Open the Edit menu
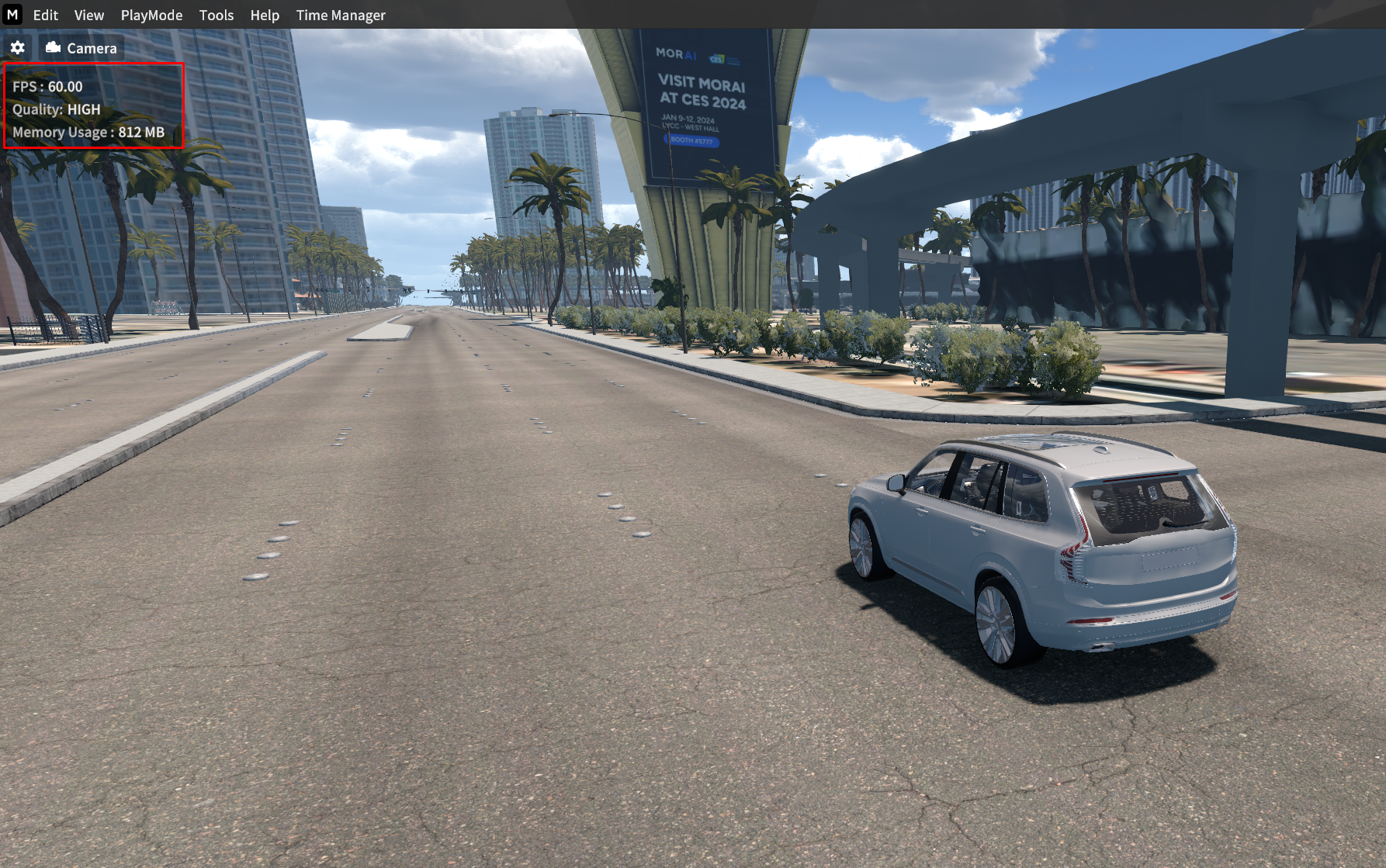This screenshot has width=1386, height=868. [x=45, y=15]
